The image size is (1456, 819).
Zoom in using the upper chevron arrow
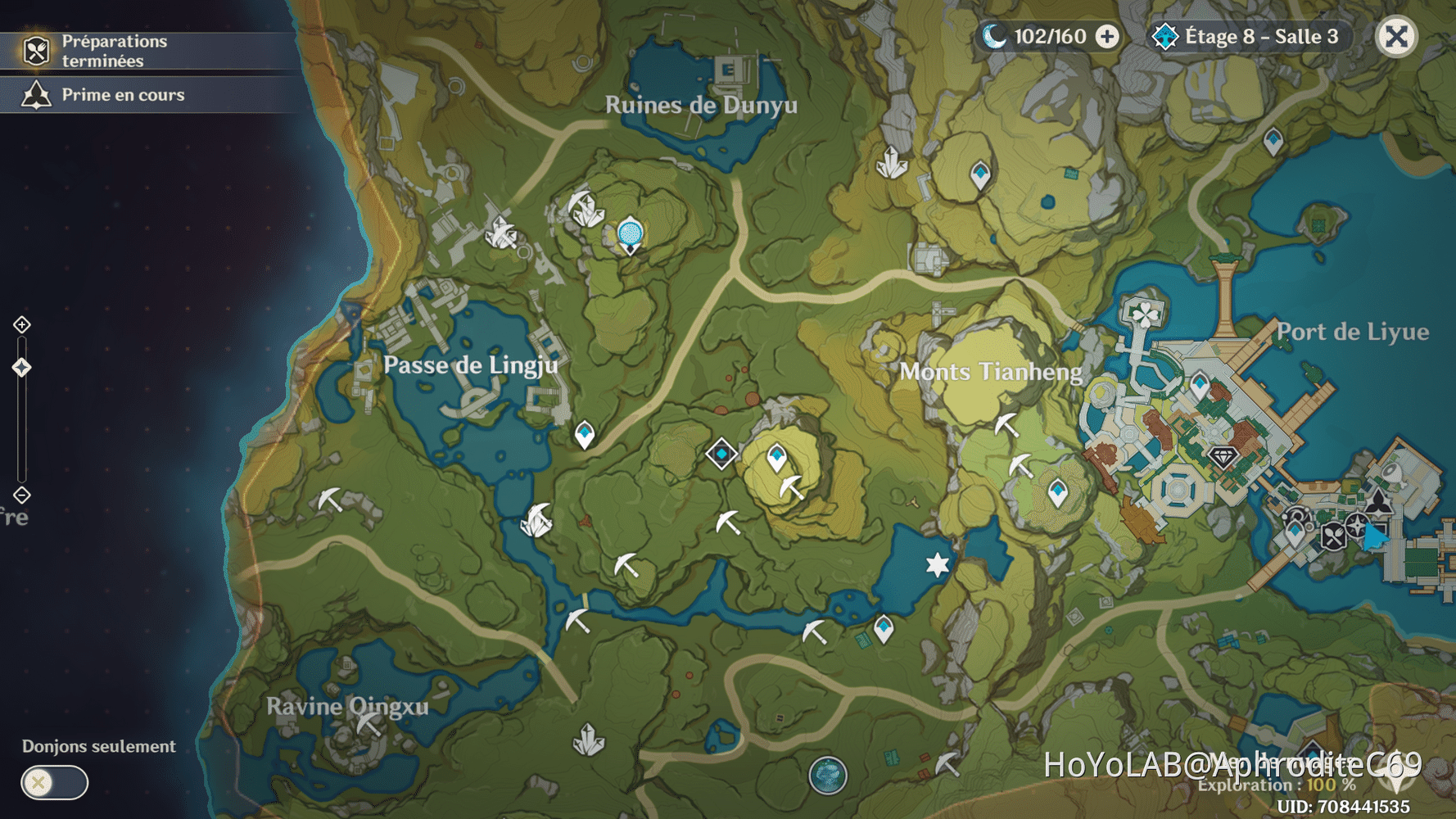[21, 324]
